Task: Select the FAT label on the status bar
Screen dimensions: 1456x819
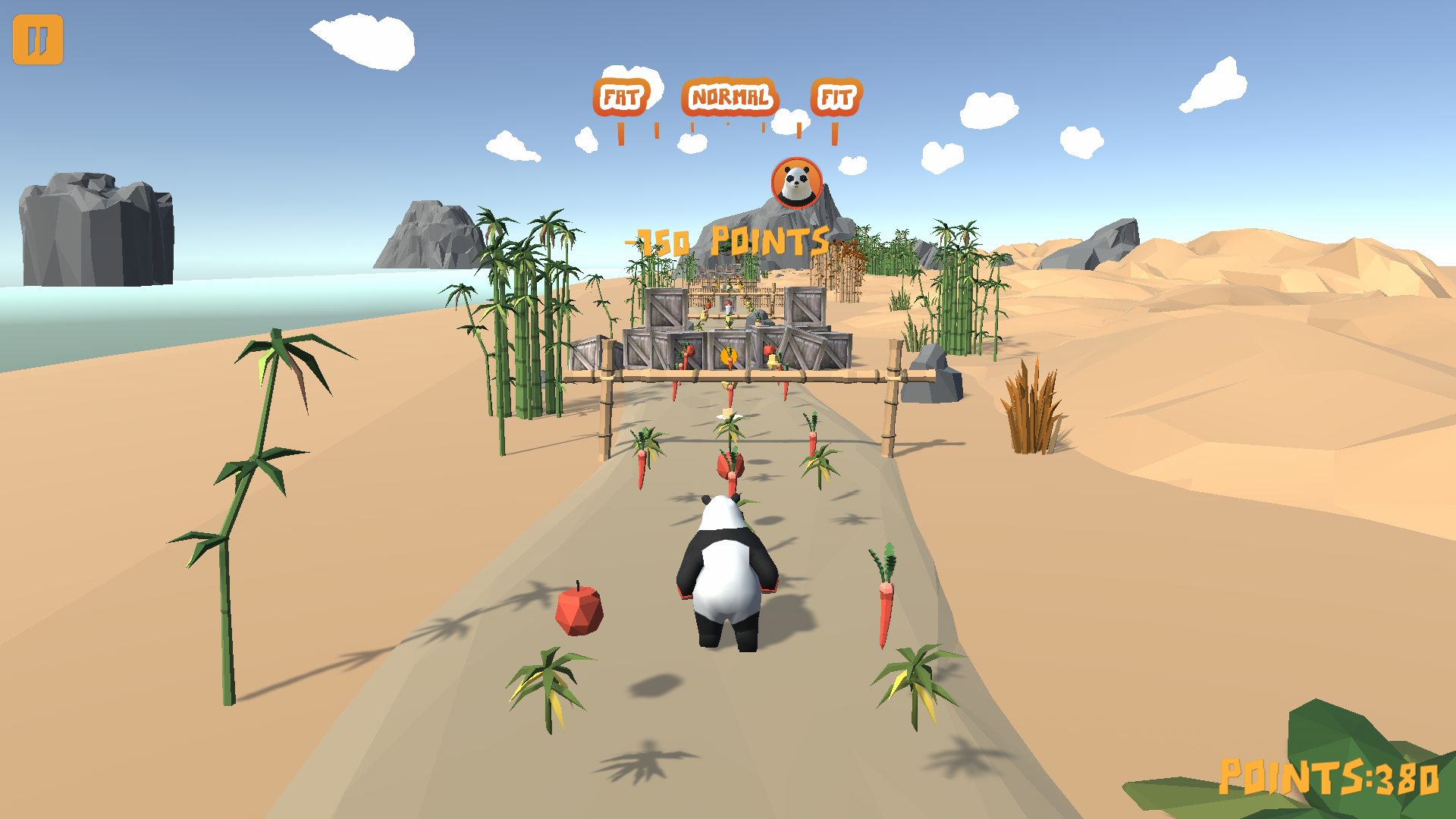Action: (622, 96)
